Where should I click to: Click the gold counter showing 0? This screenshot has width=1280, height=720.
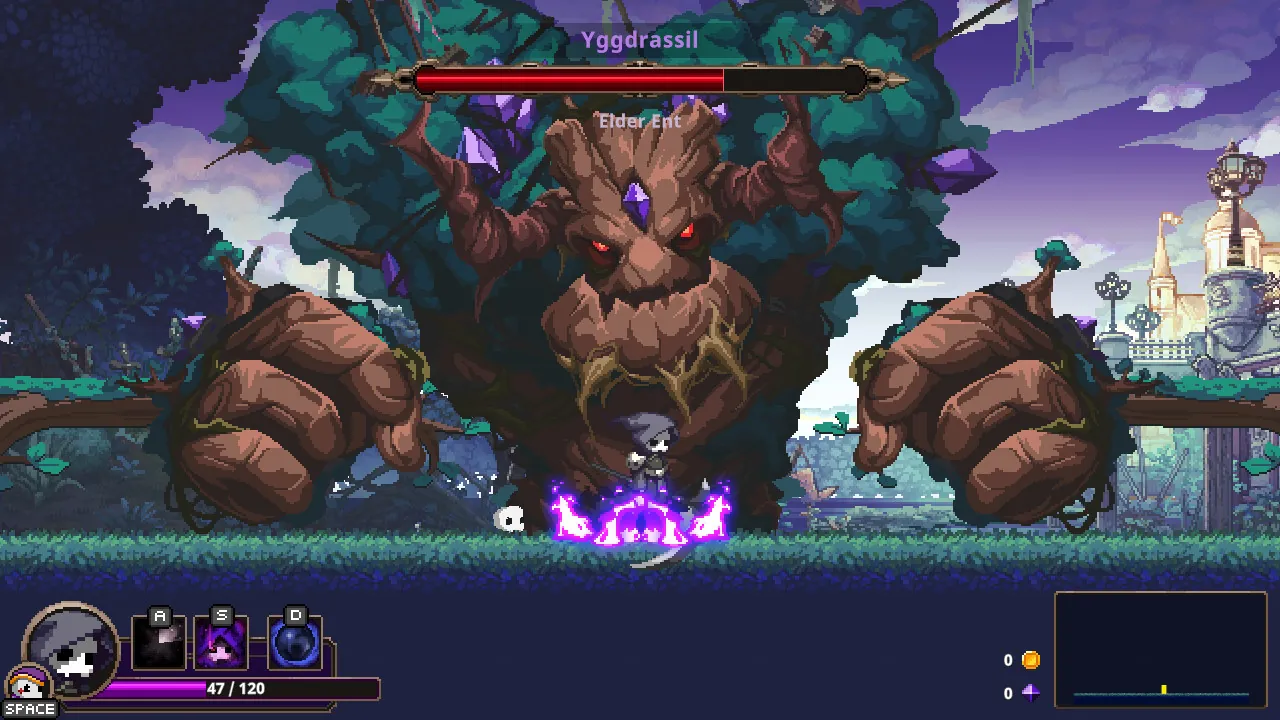click(x=1008, y=659)
